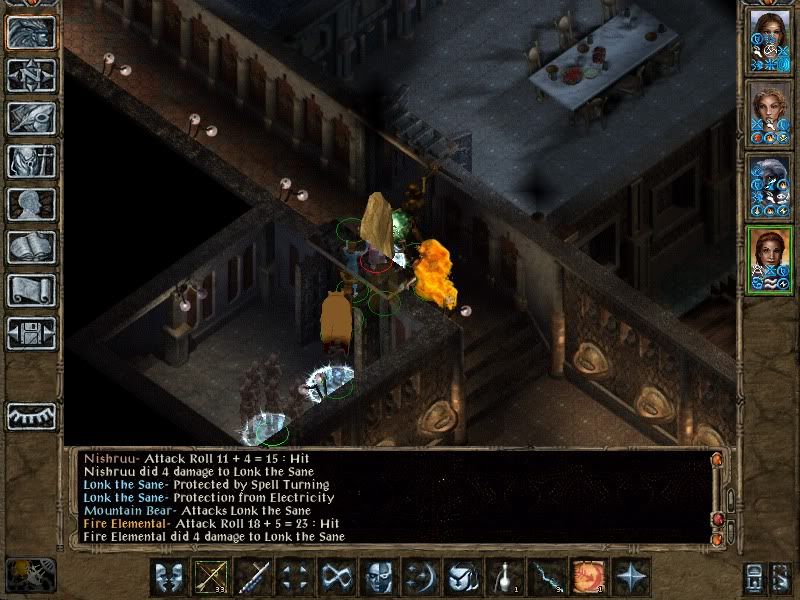Open options with the floppy disk button
800x600 pixels.
[31, 333]
